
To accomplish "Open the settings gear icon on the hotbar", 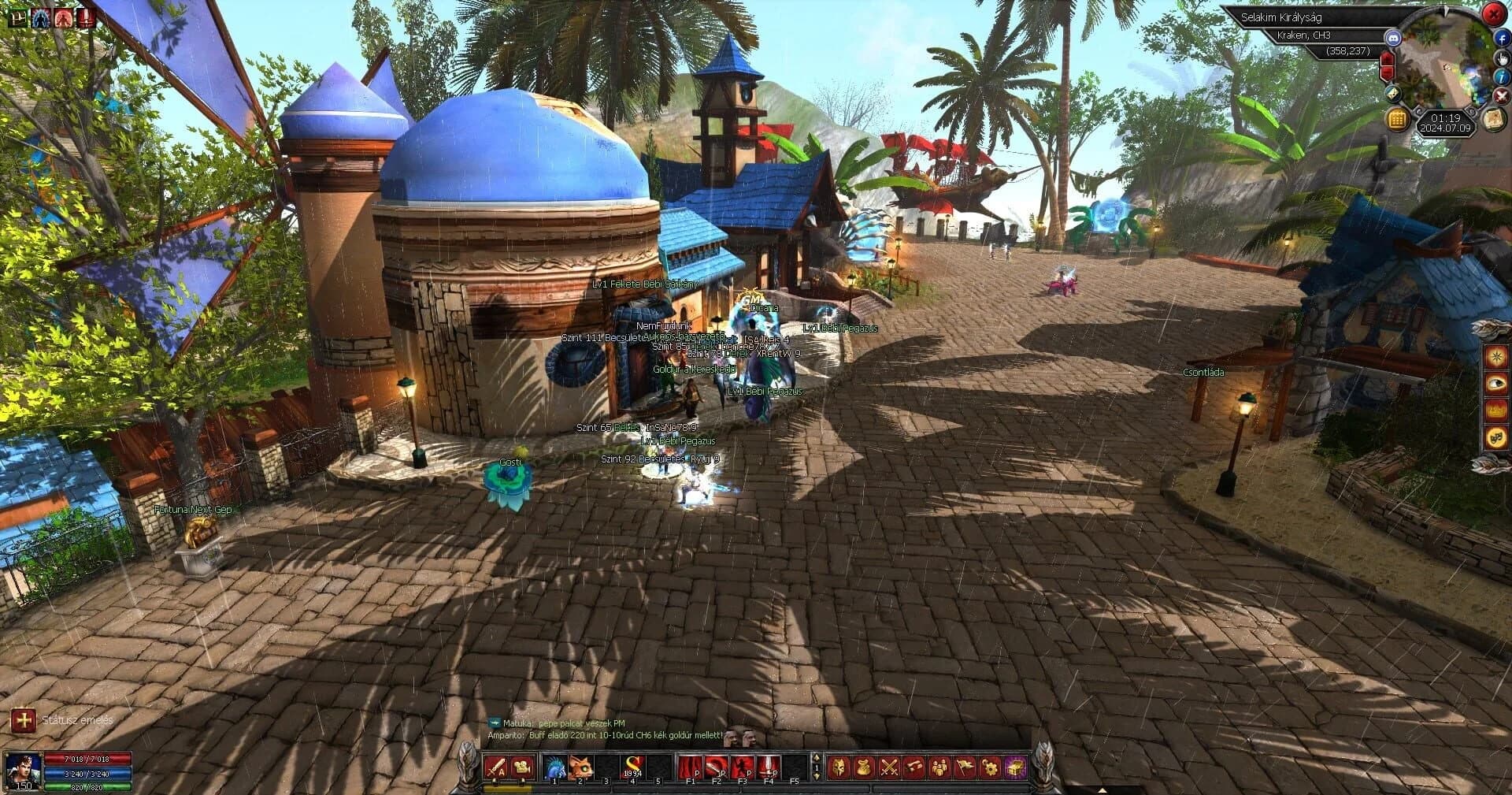I will coord(989,766).
